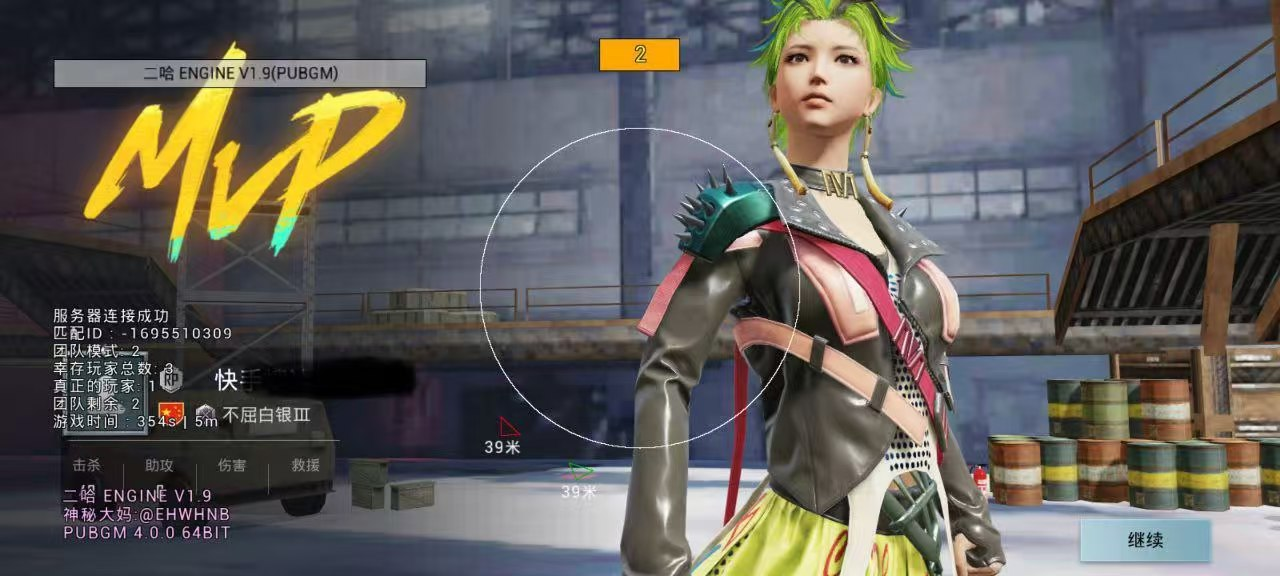This screenshot has width=1280, height=576.
Task: Continue past the MVP screen with 继续
Action: 1145,540
